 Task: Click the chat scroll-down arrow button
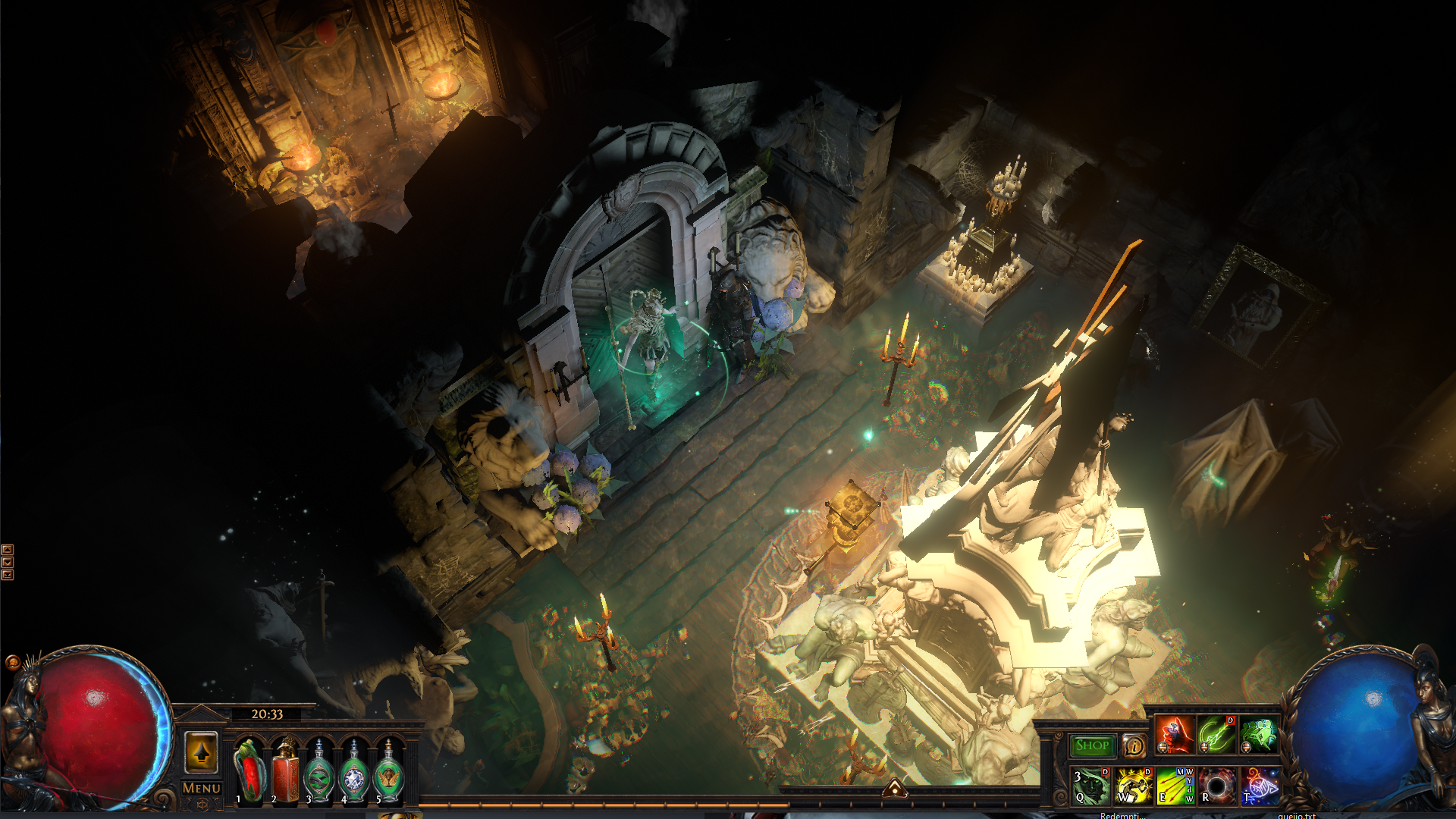point(8,562)
